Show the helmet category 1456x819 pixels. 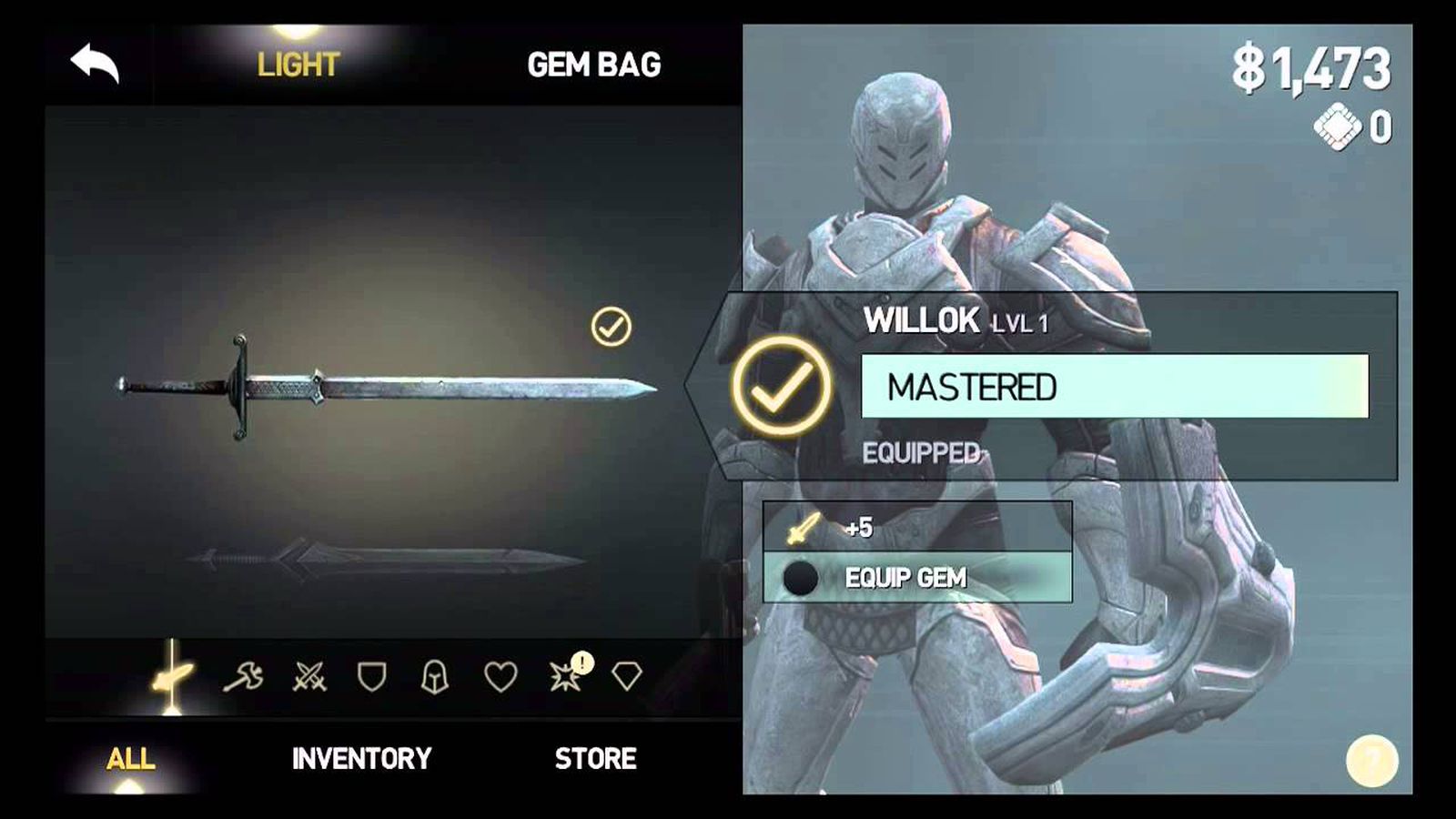[x=435, y=676]
